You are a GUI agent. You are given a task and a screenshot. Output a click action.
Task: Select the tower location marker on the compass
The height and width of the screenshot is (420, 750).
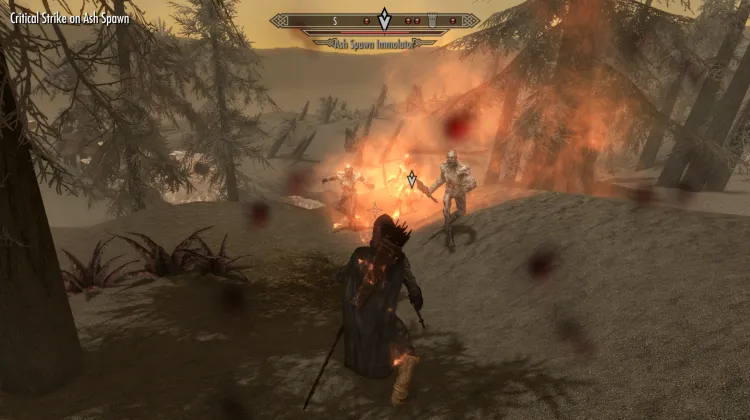pos(432,20)
